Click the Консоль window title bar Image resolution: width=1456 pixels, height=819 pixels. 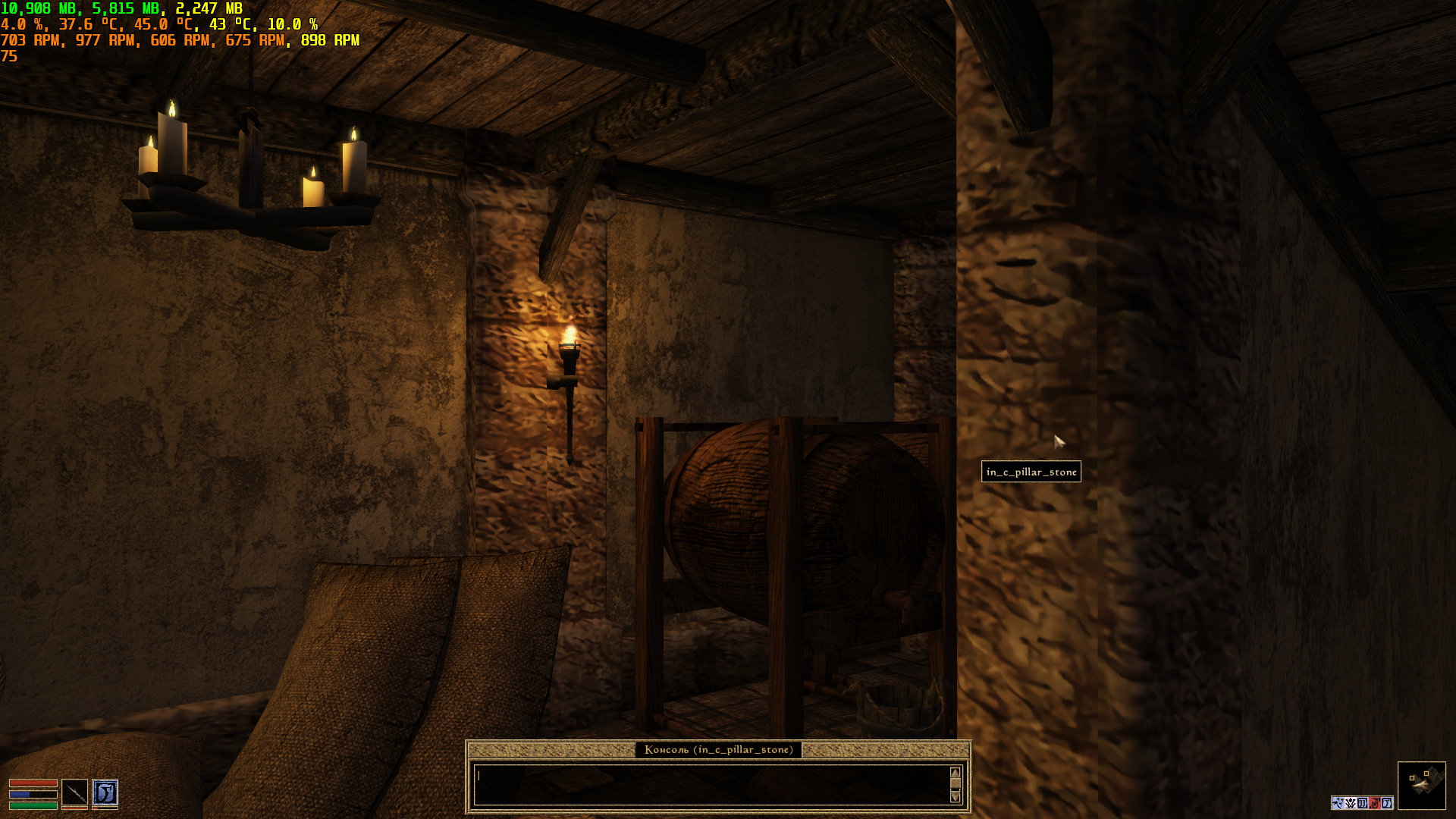[718, 750]
